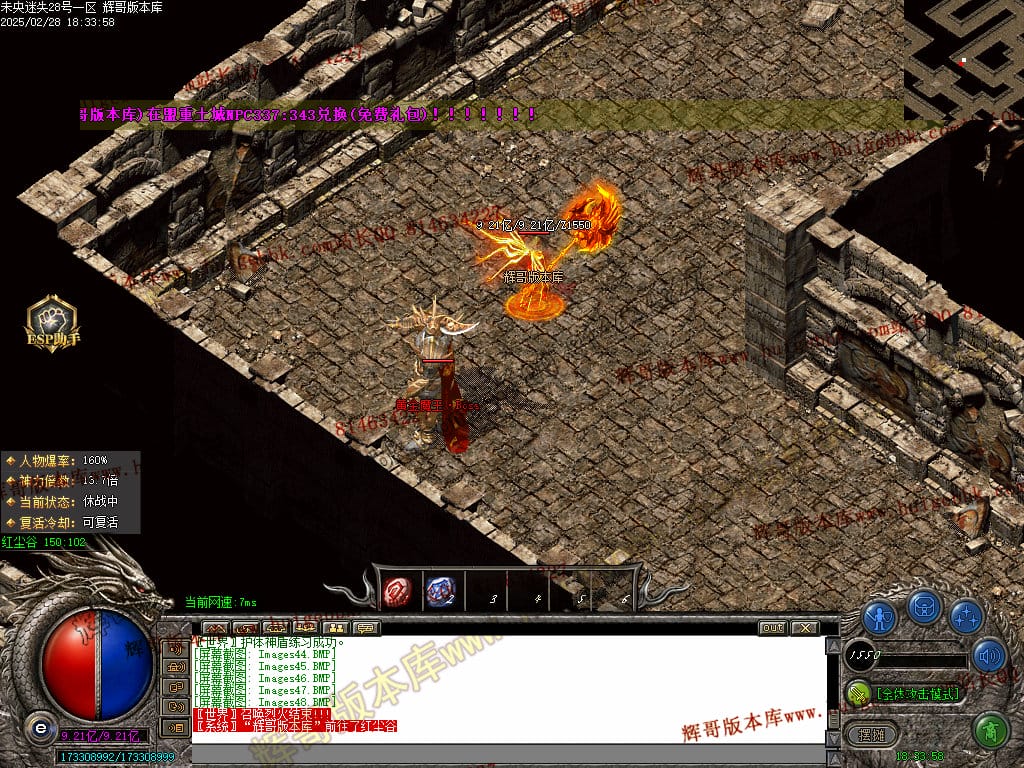Click the round e button beside the orb
This screenshot has height=768, width=1024.
40,727
